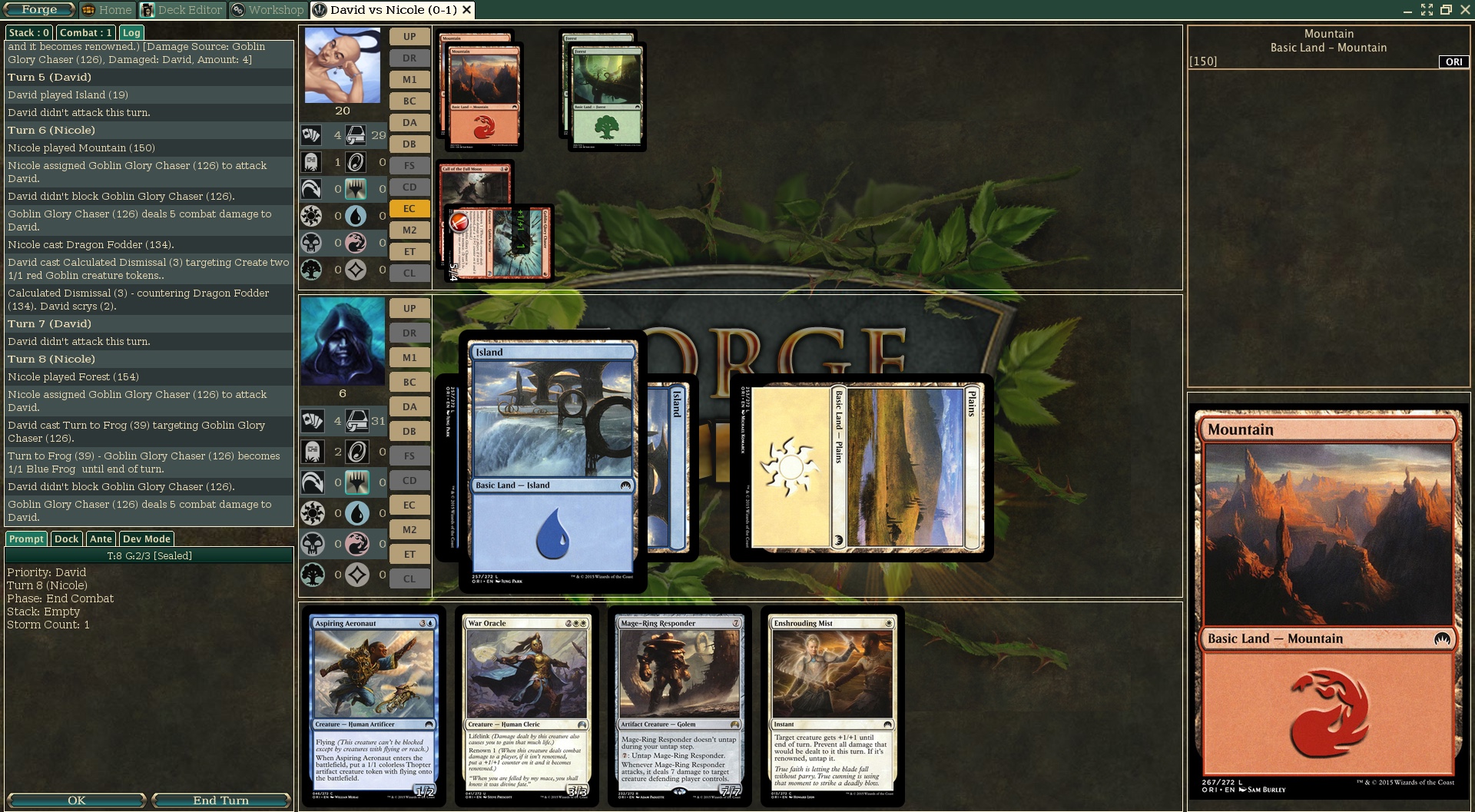Open the Ante tab

[x=101, y=539]
